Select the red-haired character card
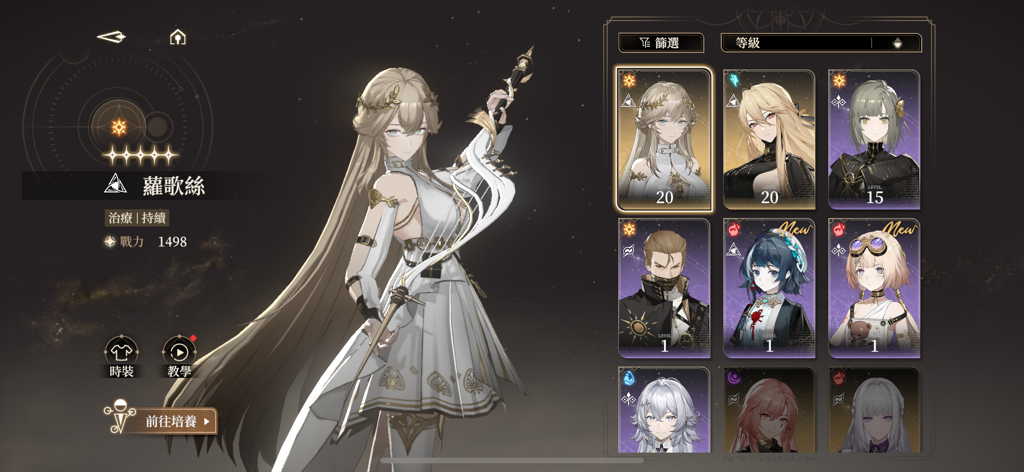The width and height of the screenshot is (1024, 472). 769,412
